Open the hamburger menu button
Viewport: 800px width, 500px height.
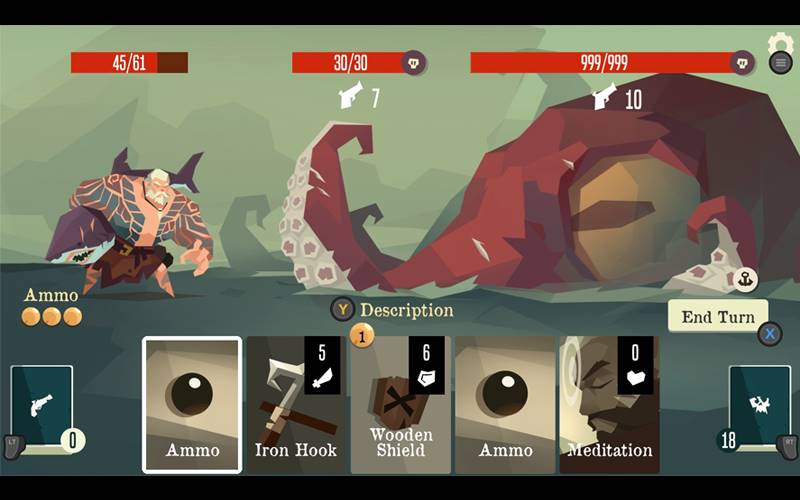pos(781,62)
